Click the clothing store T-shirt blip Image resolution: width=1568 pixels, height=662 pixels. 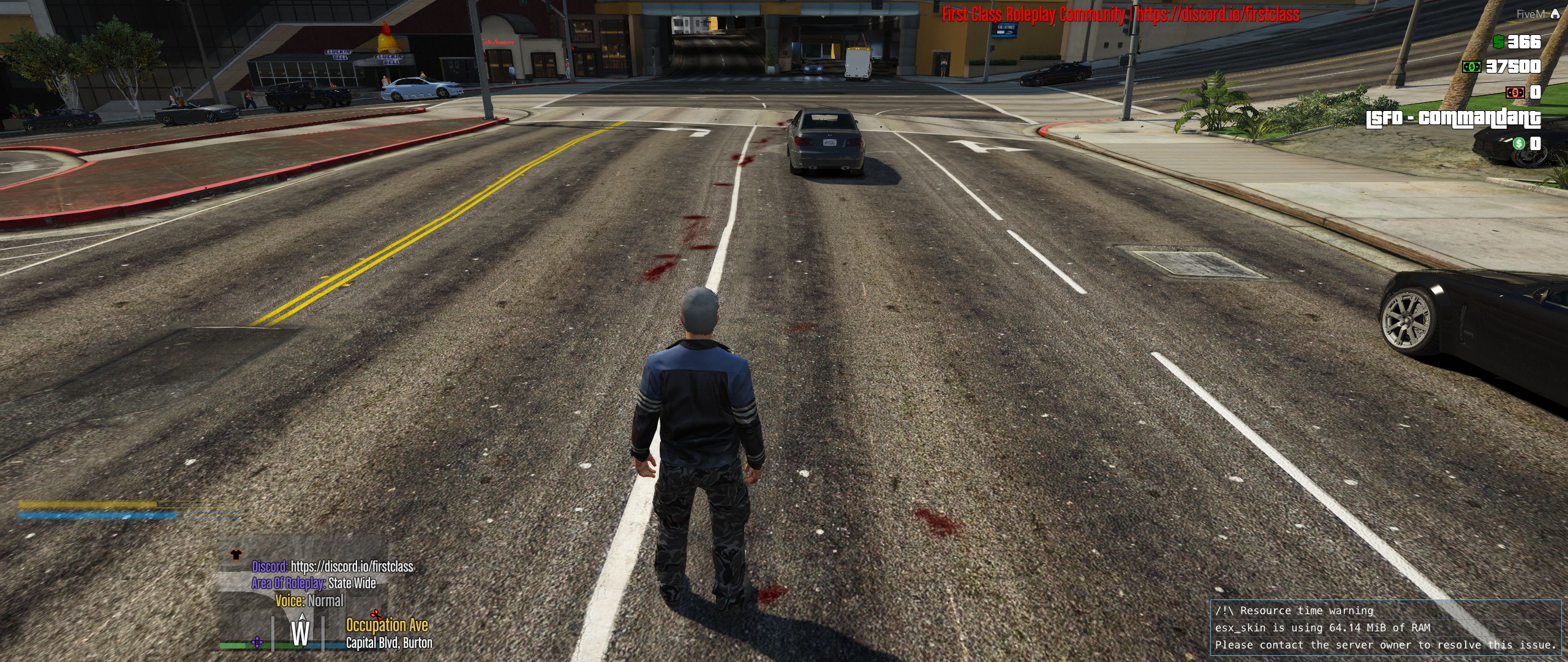[236, 555]
